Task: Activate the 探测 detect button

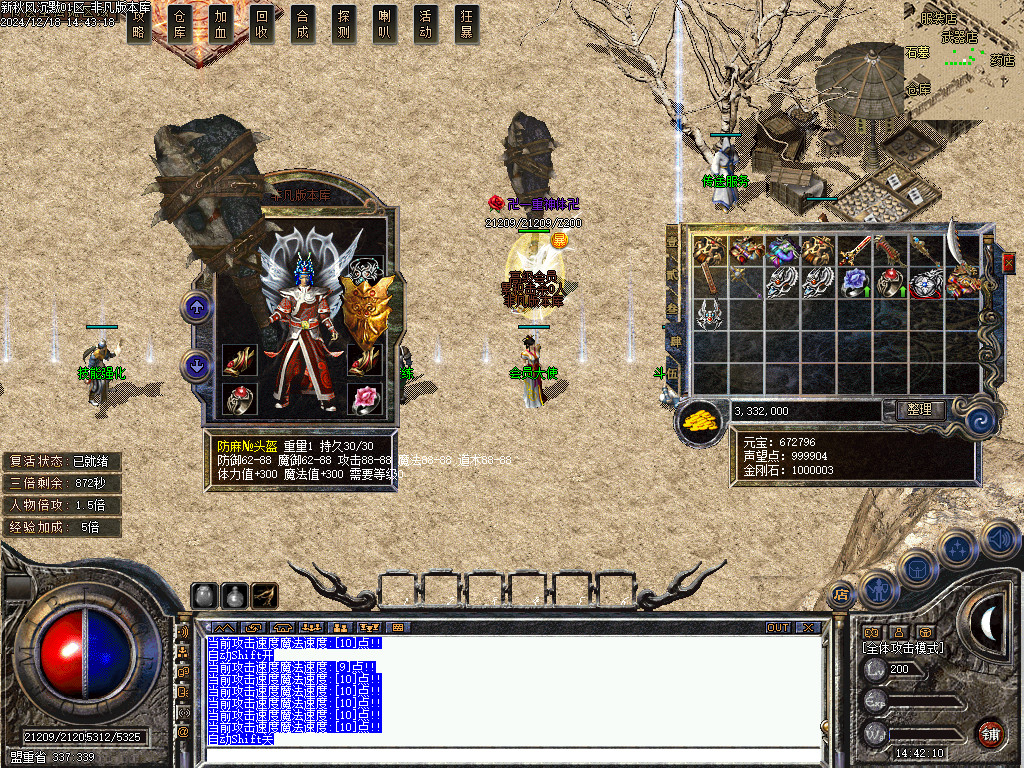Action: [344, 24]
